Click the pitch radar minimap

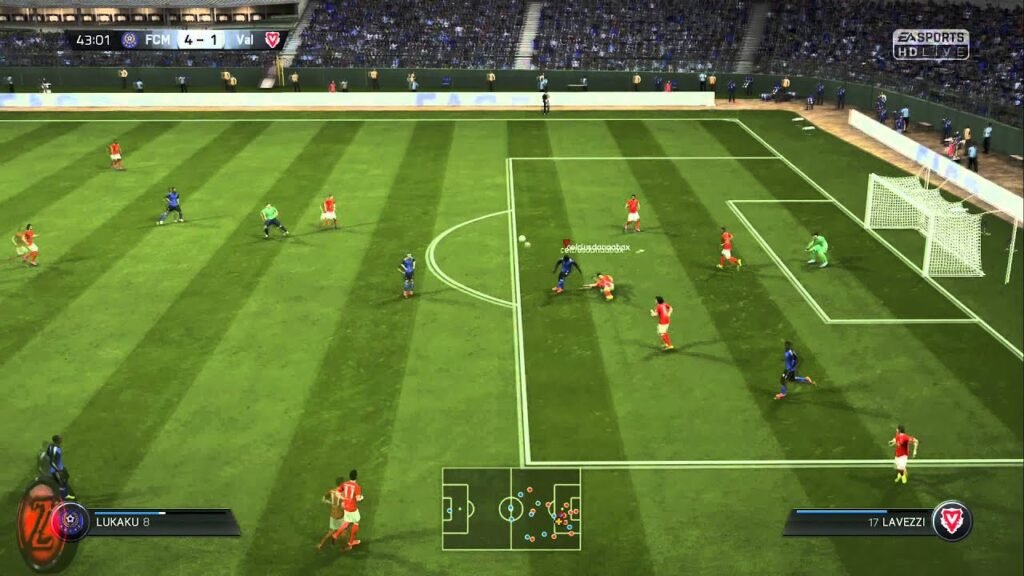(x=511, y=509)
